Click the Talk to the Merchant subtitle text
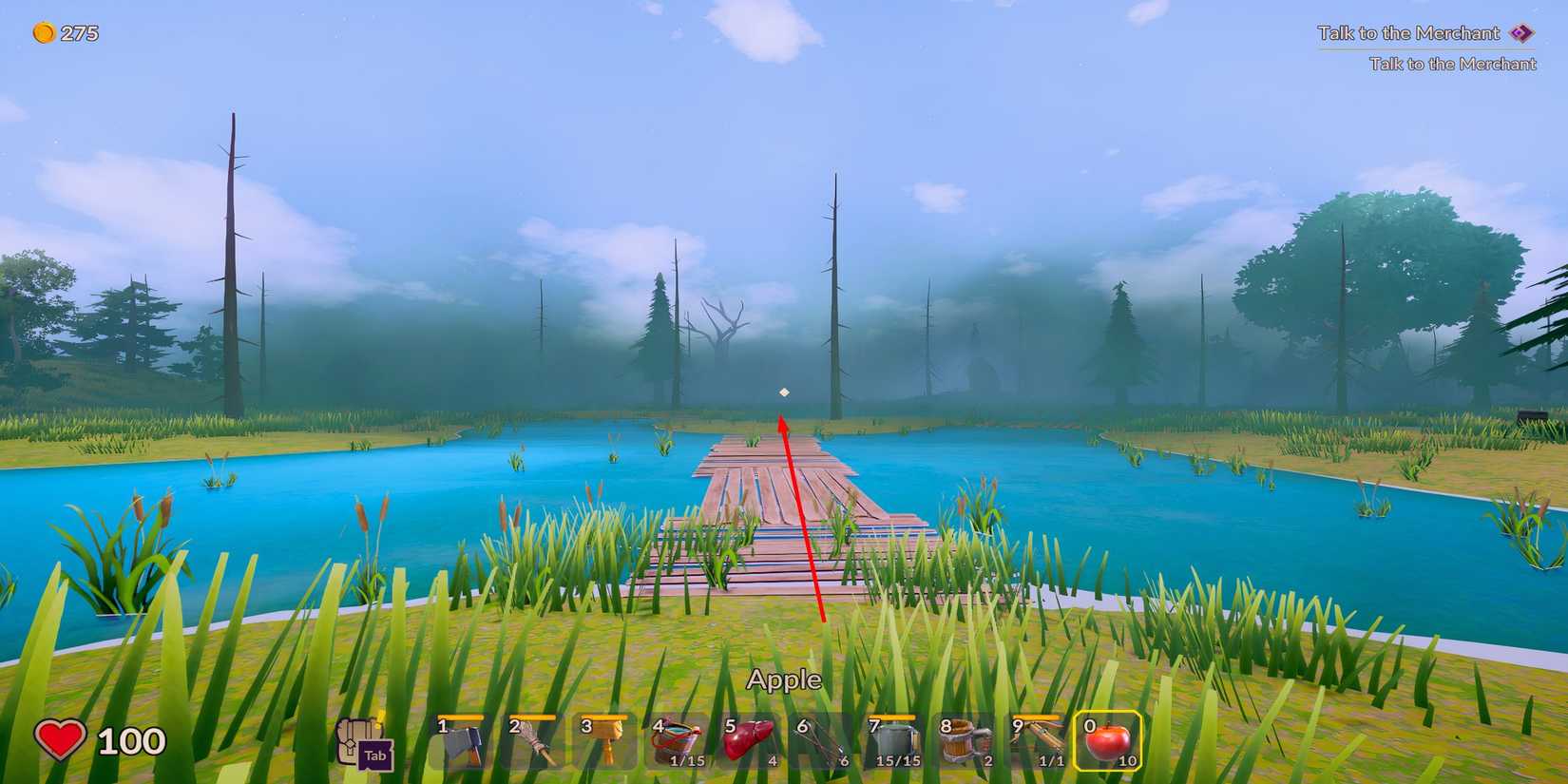The width and height of the screenshot is (1568, 784). 1451,64
